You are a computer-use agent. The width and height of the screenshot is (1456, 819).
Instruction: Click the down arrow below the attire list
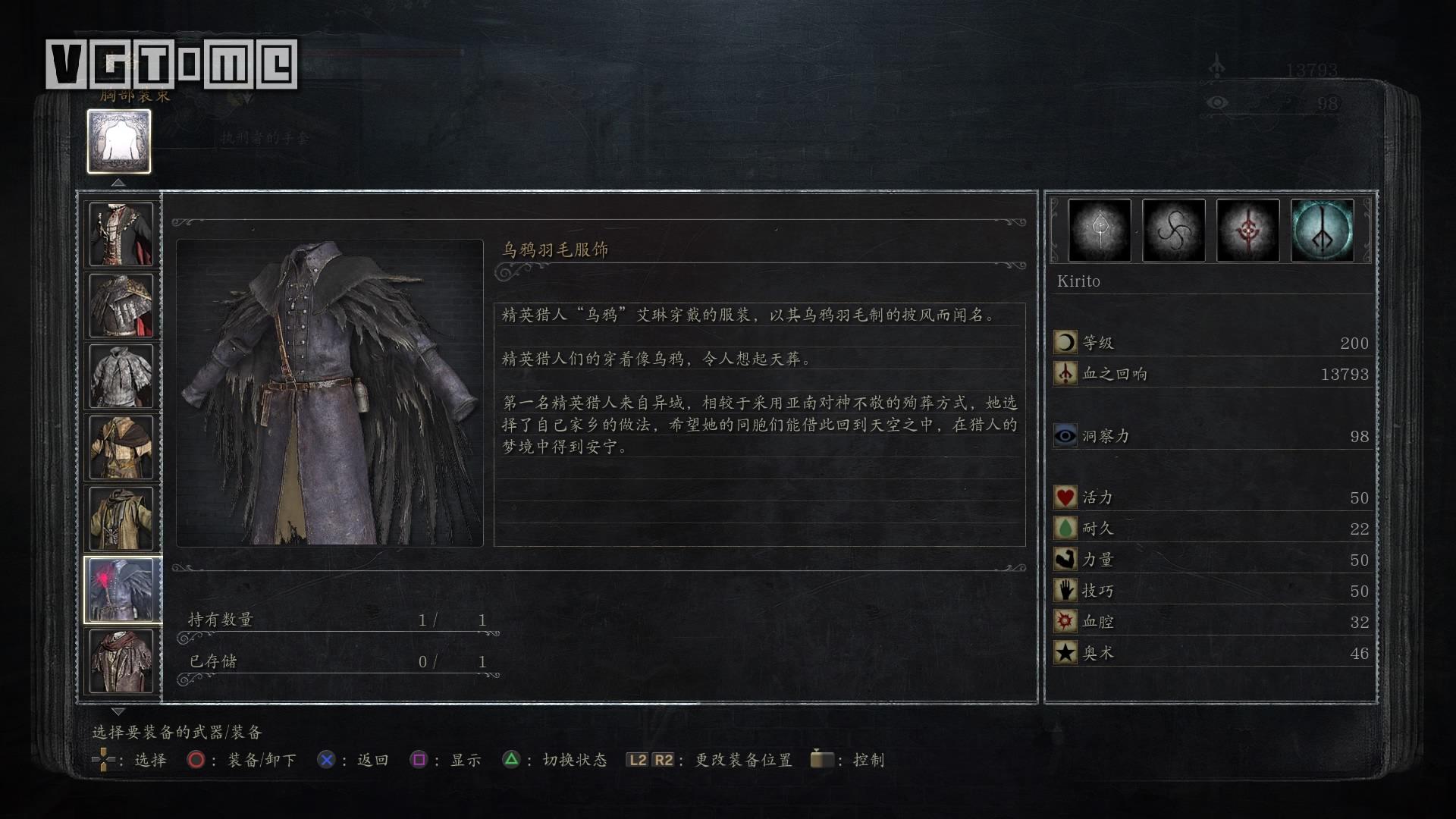[x=118, y=712]
